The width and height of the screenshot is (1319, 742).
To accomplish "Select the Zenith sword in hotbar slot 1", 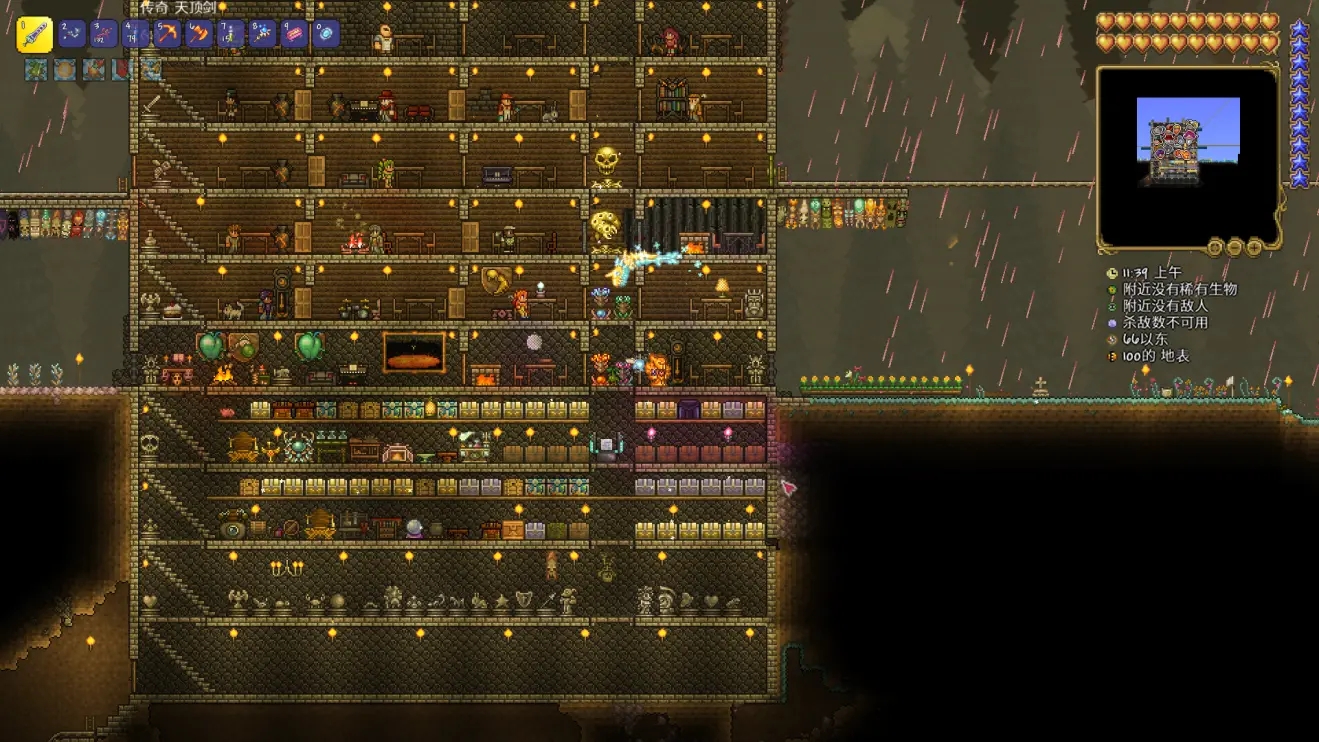I will pyautogui.click(x=36, y=35).
